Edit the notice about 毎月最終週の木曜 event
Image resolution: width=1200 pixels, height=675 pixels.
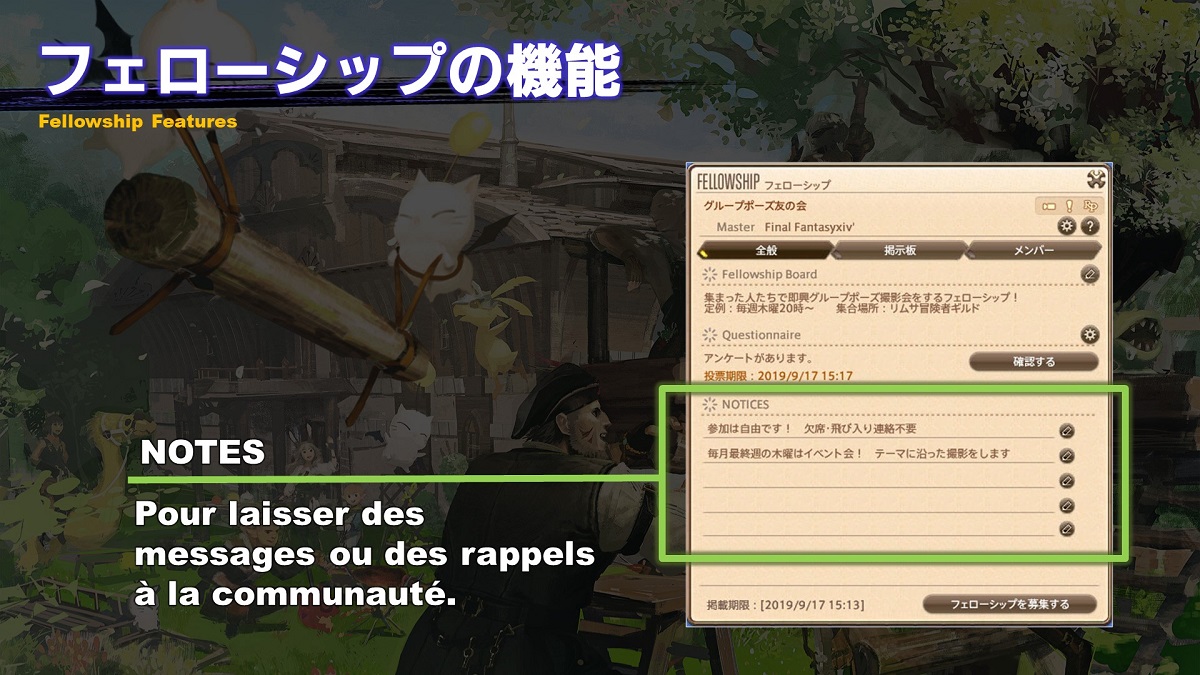(1067, 455)
